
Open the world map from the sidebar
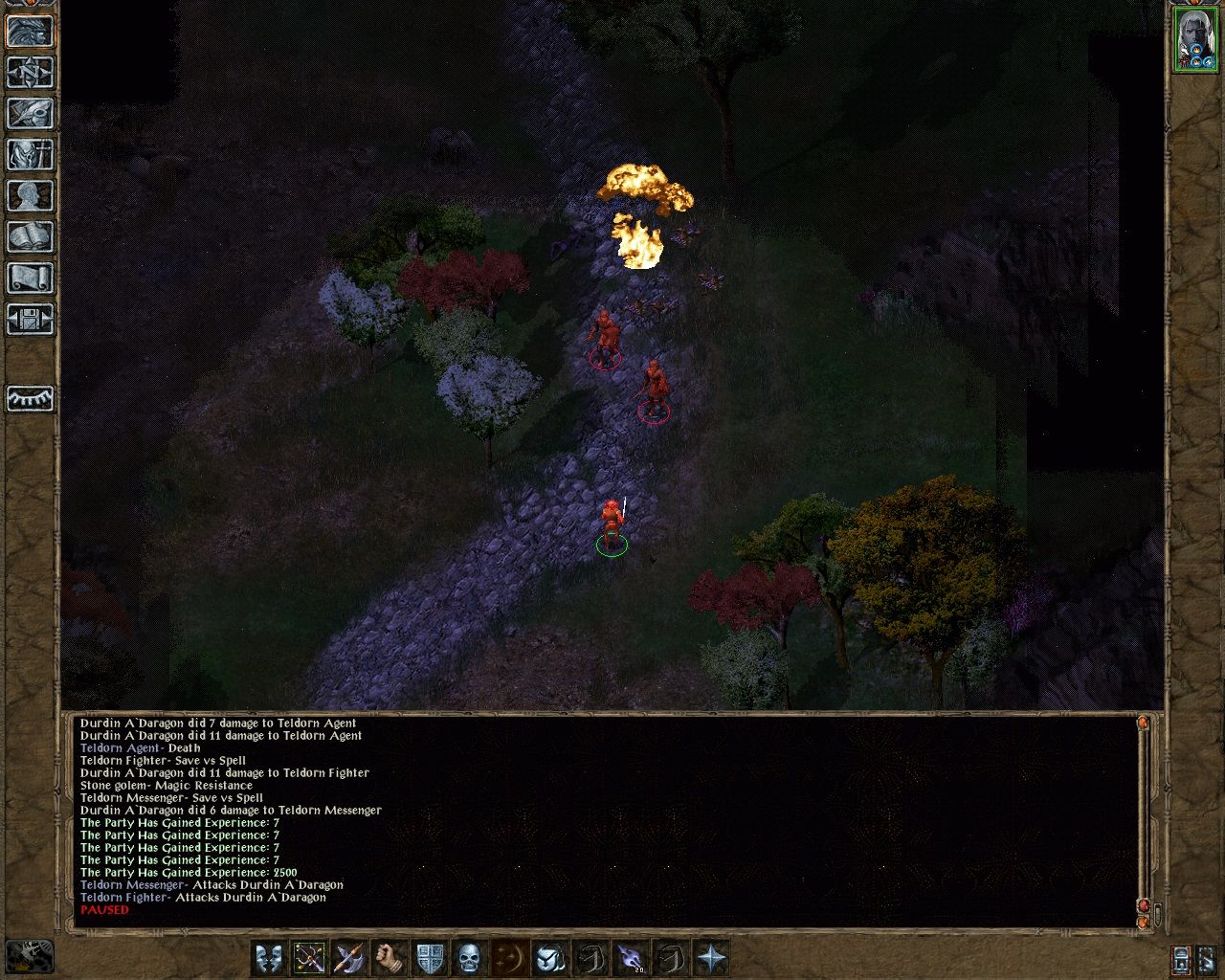(x=29, y=72)
